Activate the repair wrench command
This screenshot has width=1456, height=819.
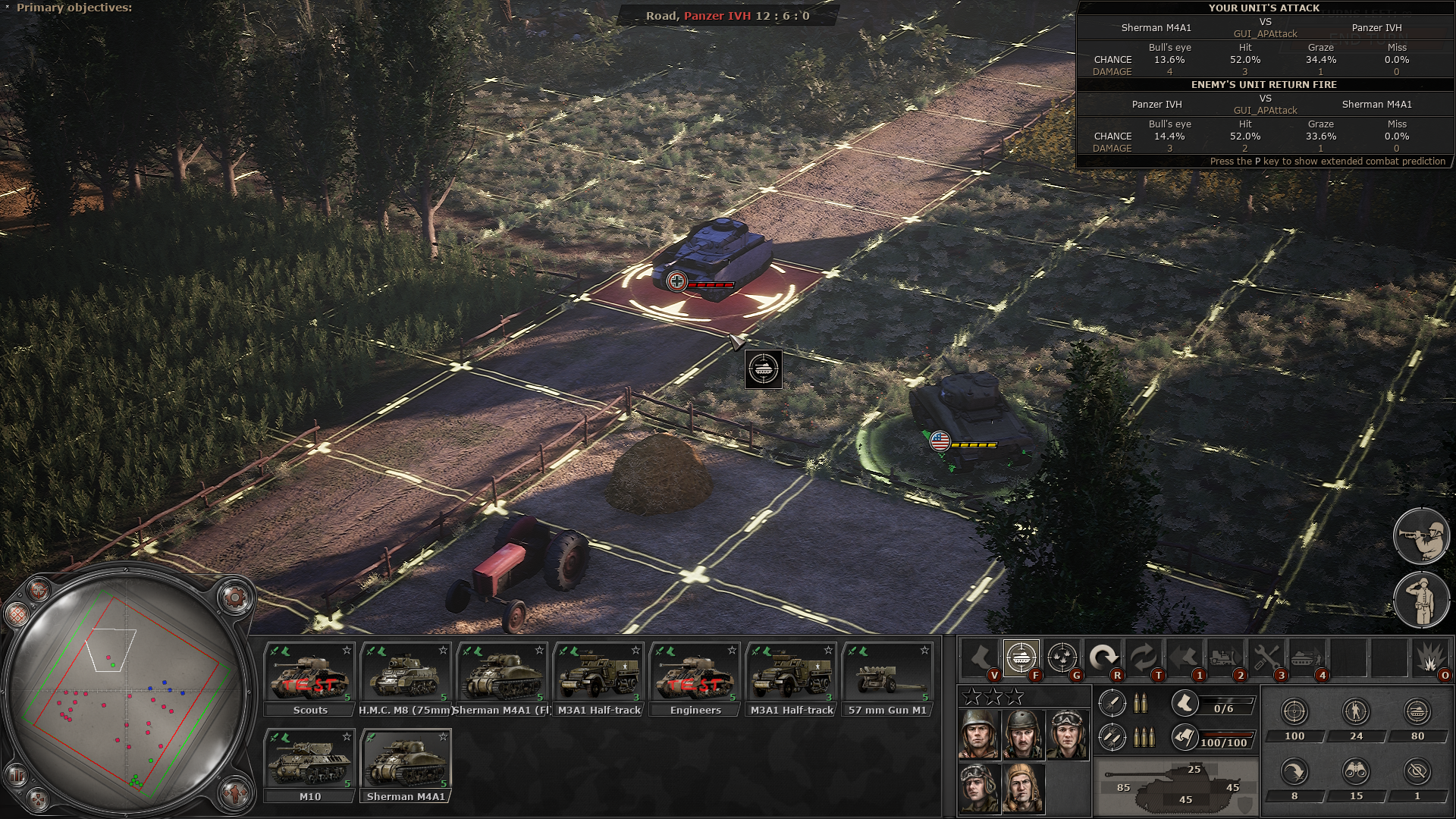tap(1266, 657)
